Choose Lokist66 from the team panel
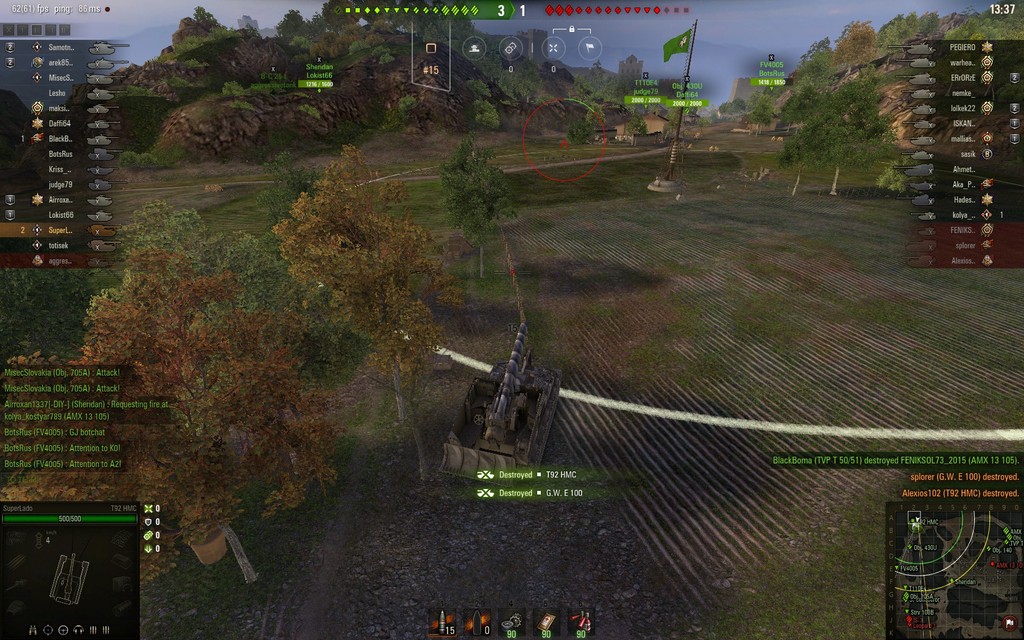1024x640 pixels. (60, 214)
